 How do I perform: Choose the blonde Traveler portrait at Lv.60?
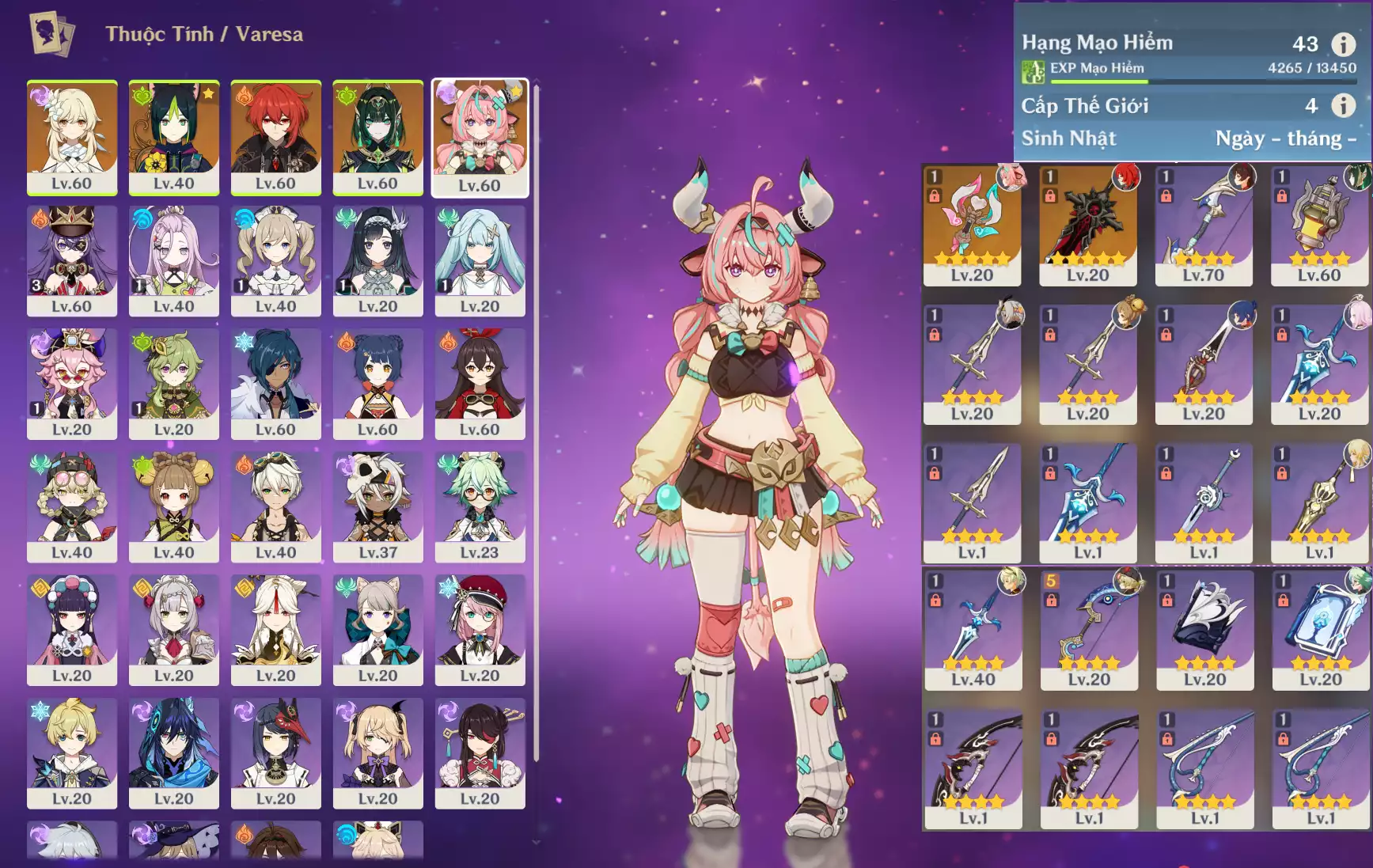click(72, 137)
